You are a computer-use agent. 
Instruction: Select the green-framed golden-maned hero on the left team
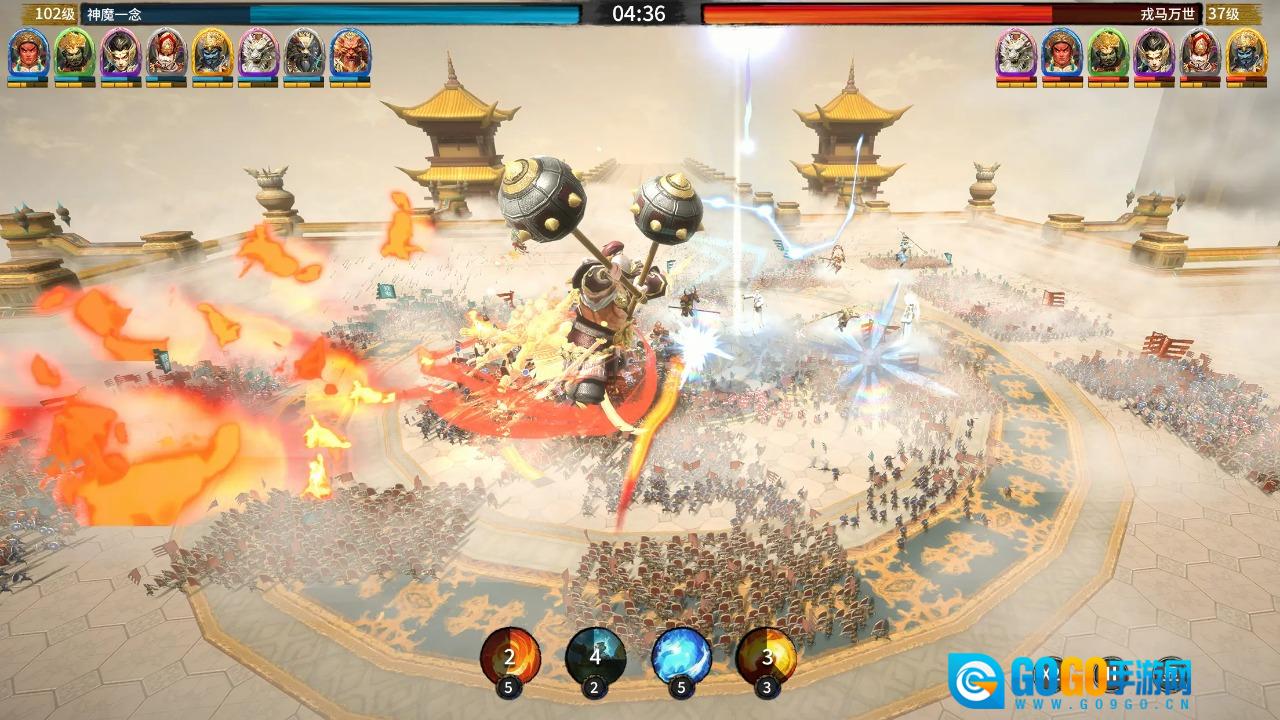pos(74,52)
